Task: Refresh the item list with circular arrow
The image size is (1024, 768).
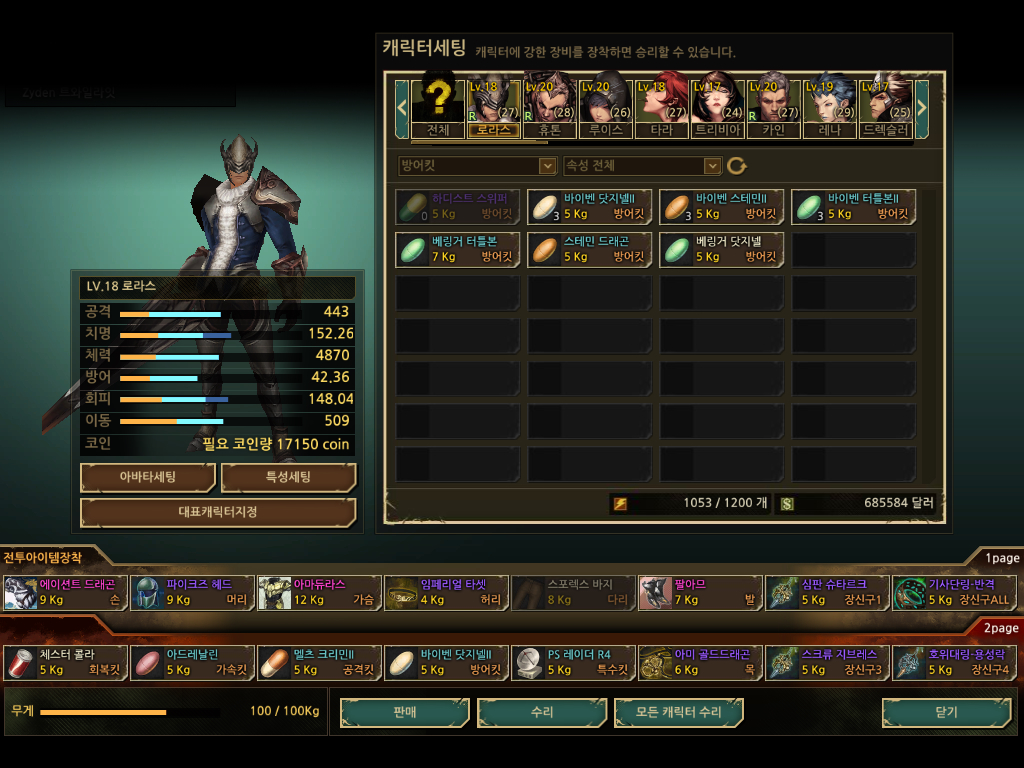Action: (x=737, y=166)
